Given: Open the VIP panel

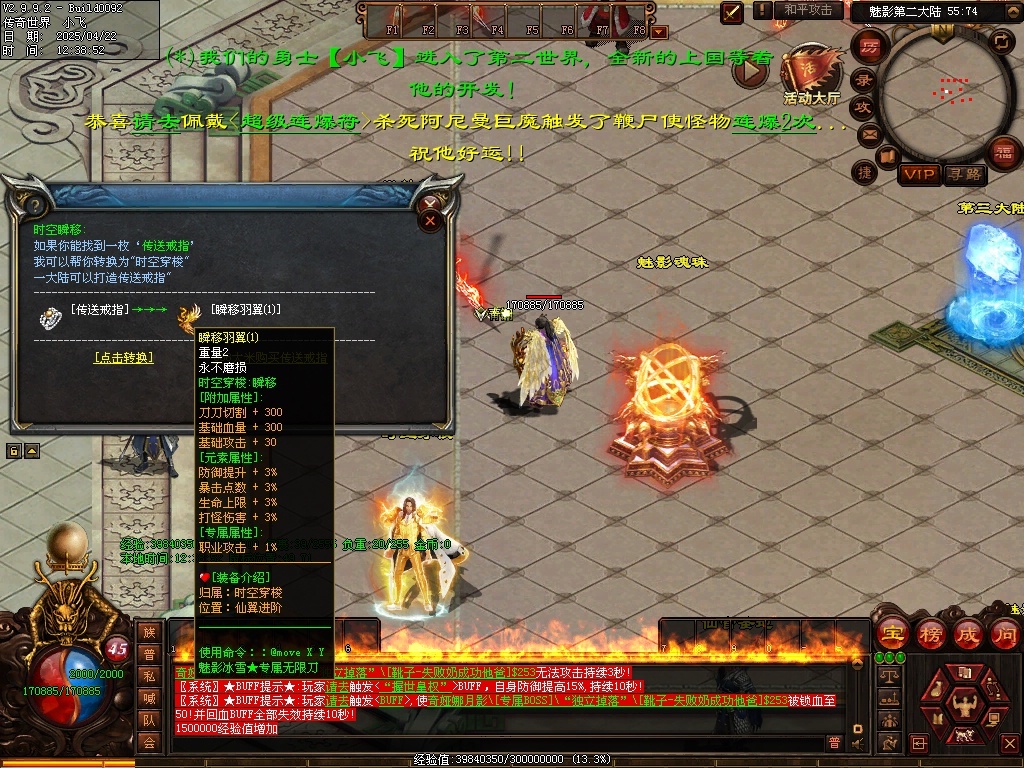Looking at the screenshot, I should 918,174.
